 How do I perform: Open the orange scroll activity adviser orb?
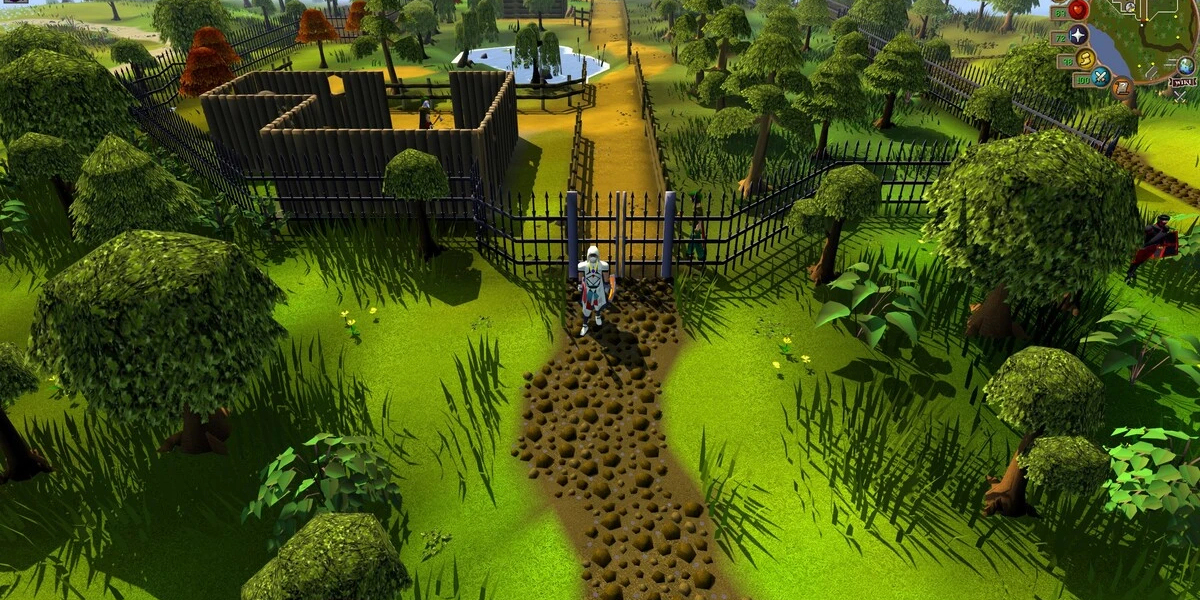pos(1124,89)
